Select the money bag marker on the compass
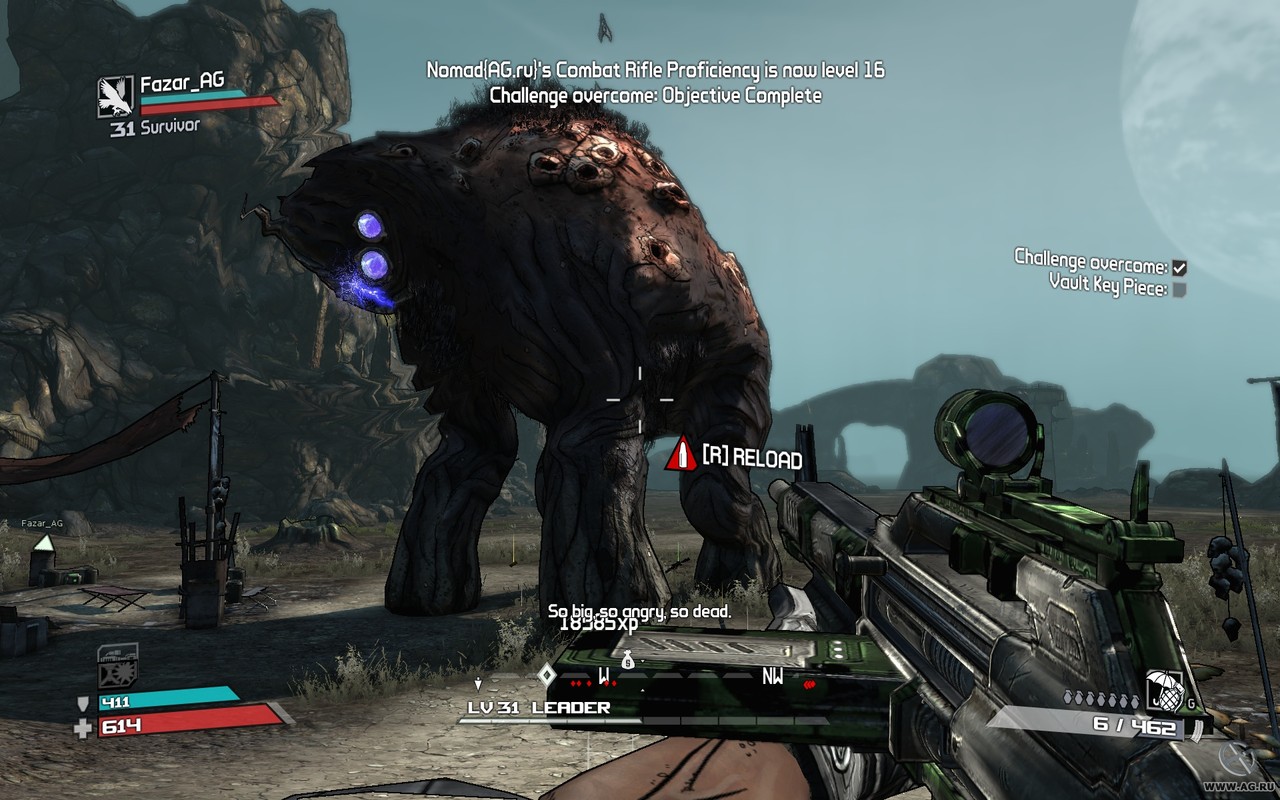Screen dimensions: 1280x800 (628, 658)
